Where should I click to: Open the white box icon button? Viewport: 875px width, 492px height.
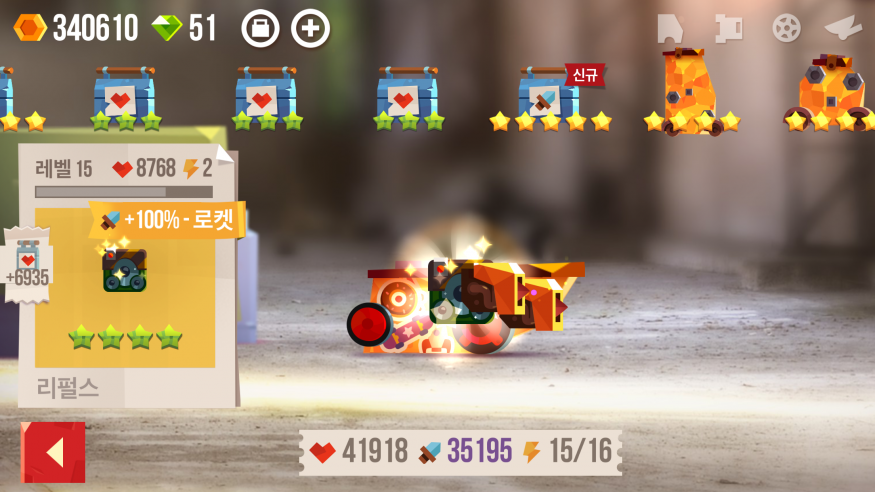tap(260, 28)
